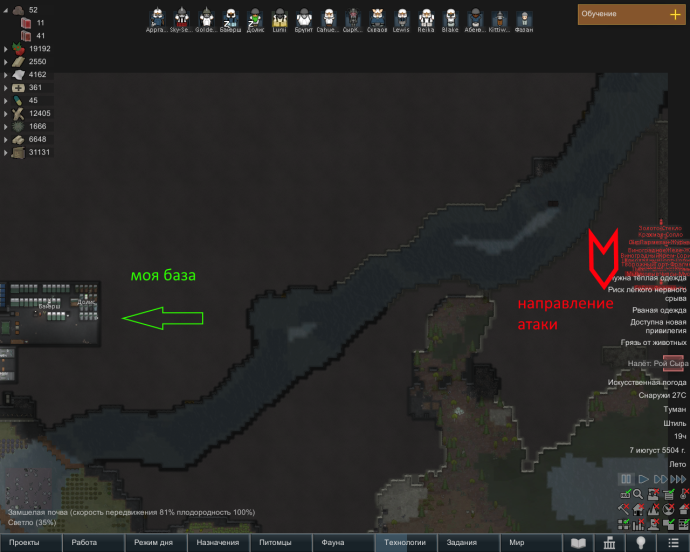690x552 pixels.
Task: Click the Налёт: Рой Сыра raid alert
Action: (648, 362)
